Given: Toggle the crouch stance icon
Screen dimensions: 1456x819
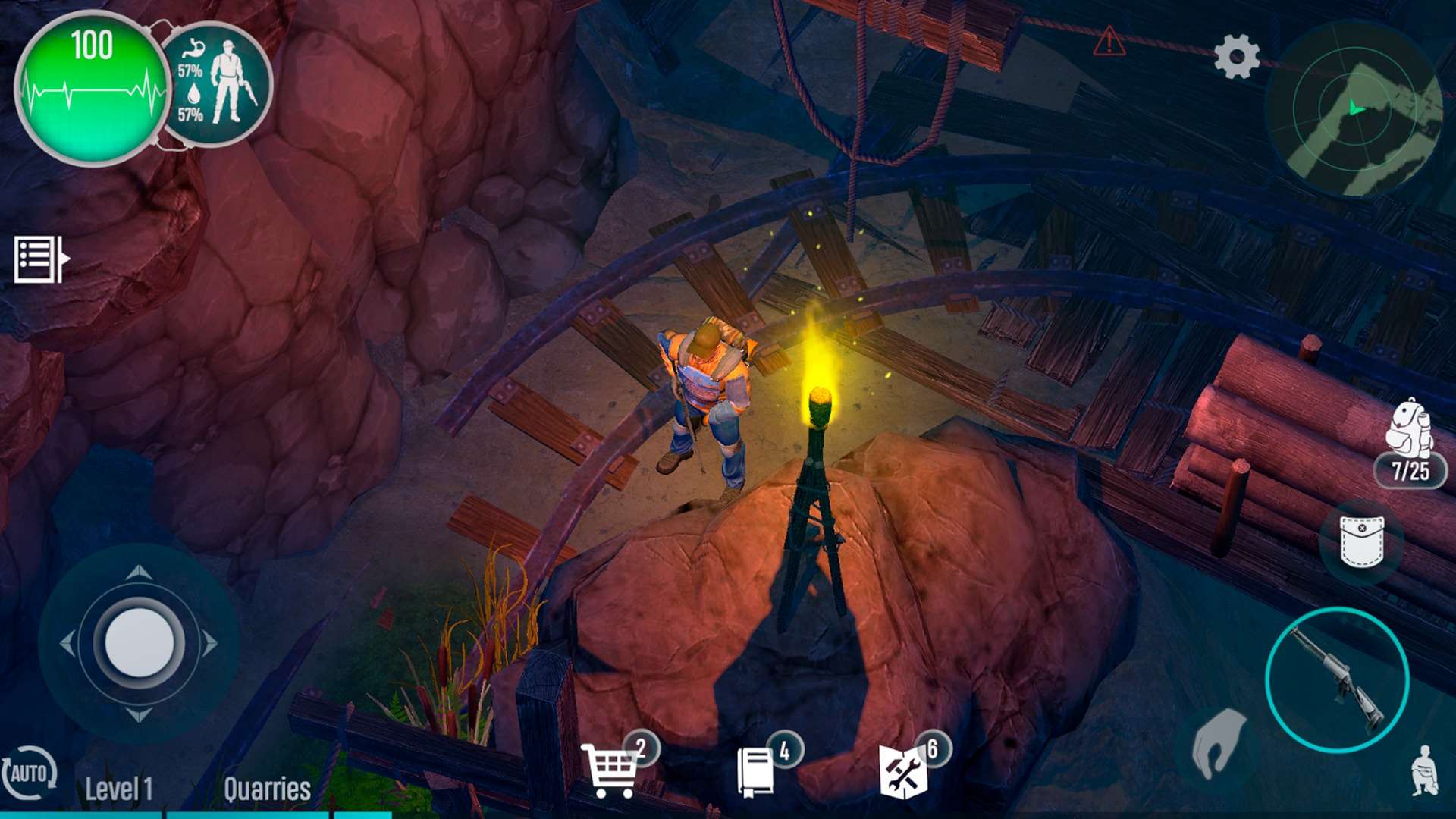Looking at the screenshot, I should (x=1425, y=770).
